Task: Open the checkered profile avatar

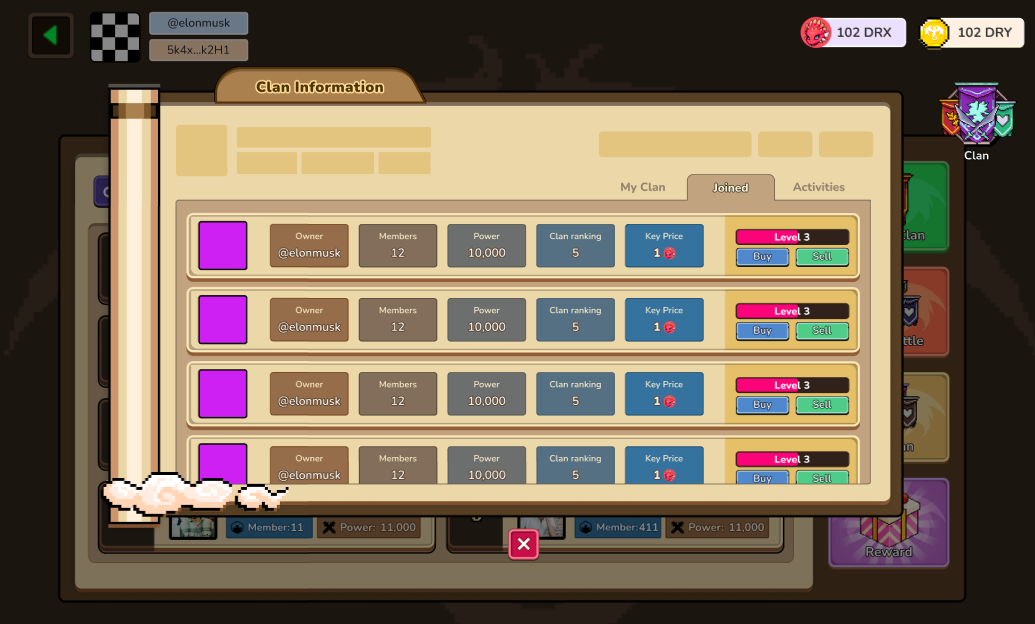Action: [x=115, y=37]
